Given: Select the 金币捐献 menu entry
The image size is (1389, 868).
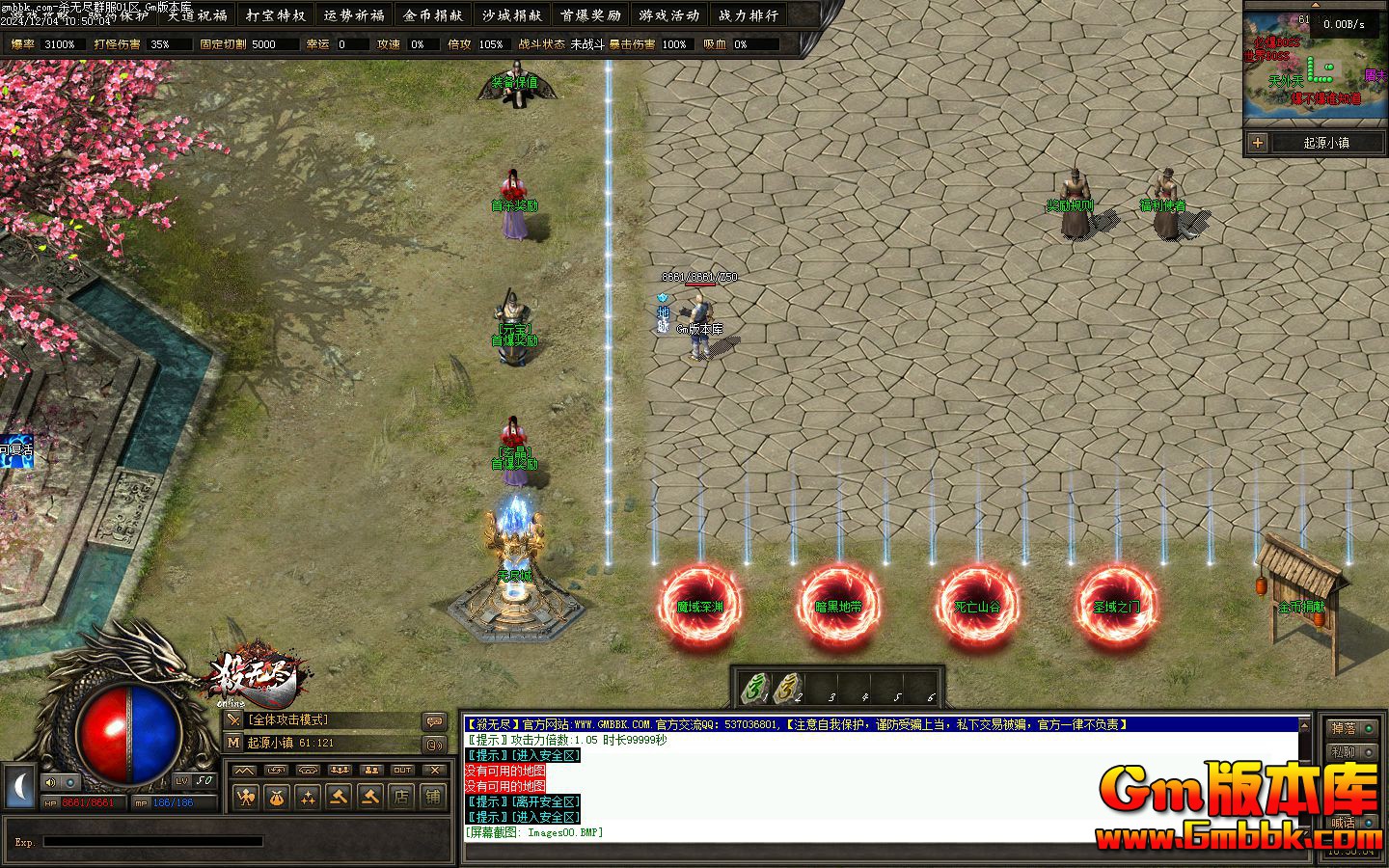Looking at the screenshot, I should coord(433,14).
